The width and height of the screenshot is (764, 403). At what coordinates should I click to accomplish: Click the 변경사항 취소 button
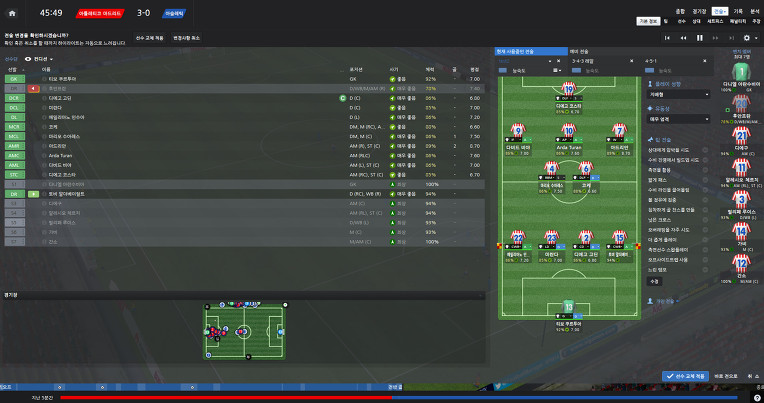[x=189, y=37]
